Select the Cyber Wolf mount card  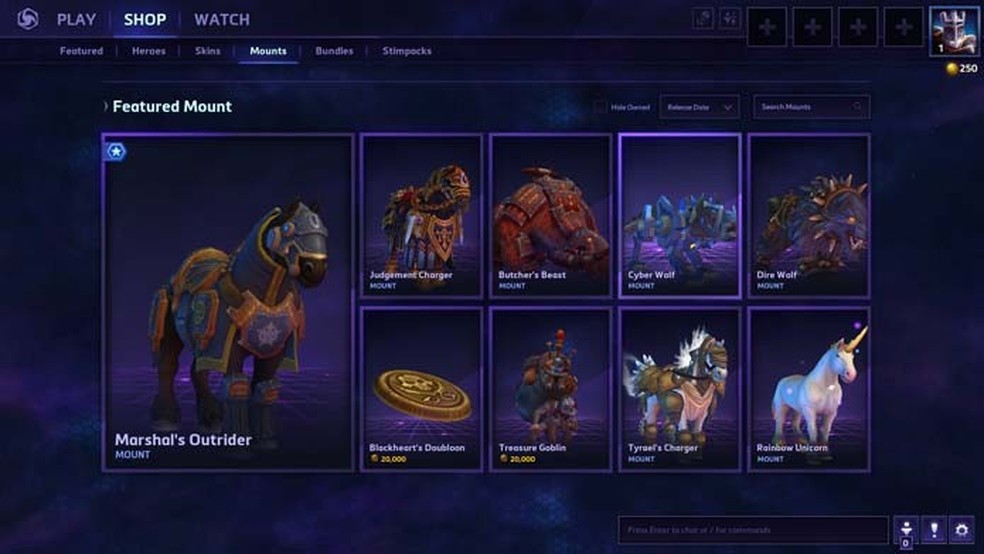pyautogui.click(x=680, y=216)
